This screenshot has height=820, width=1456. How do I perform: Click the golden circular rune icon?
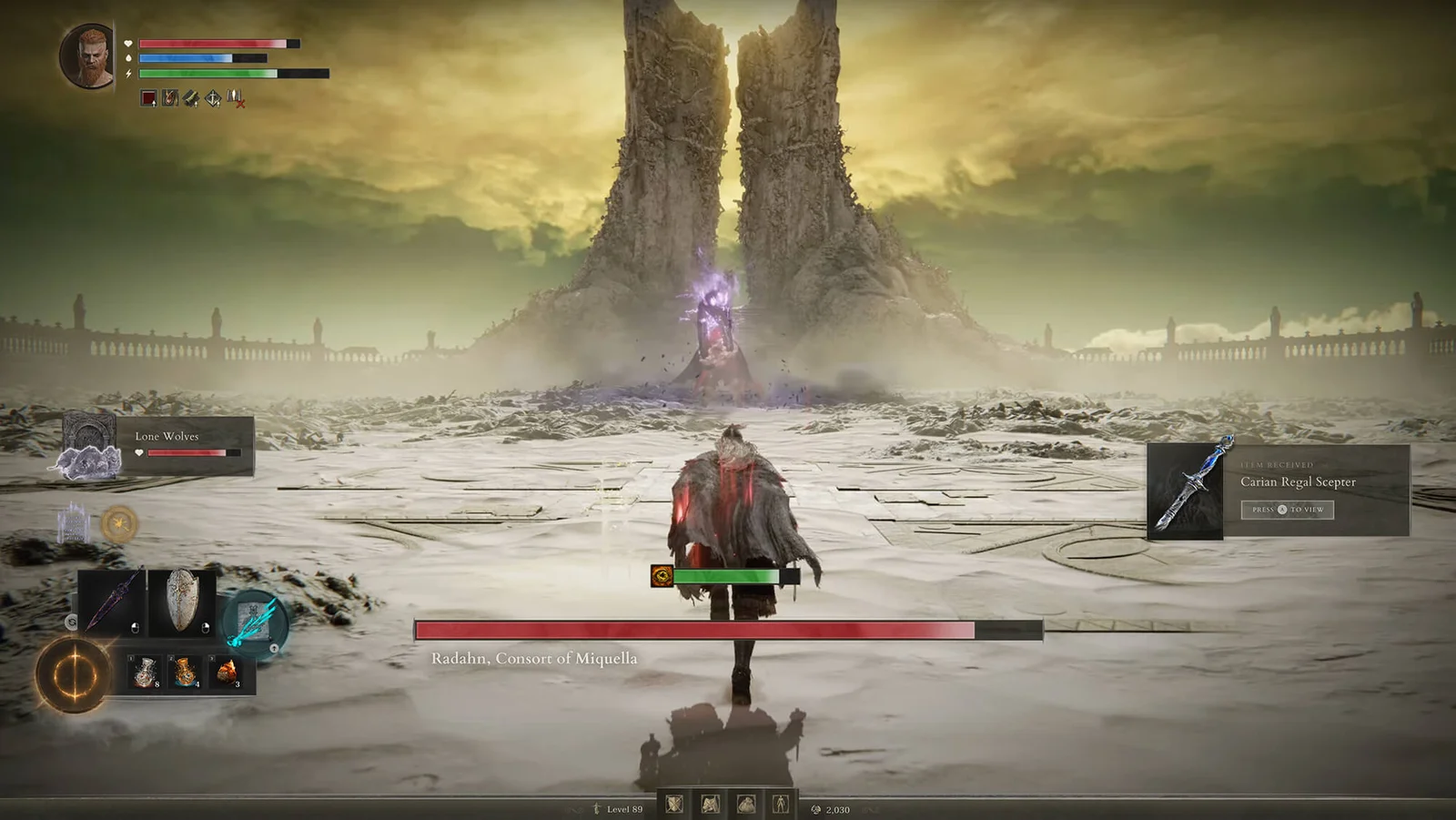point(119,524)
